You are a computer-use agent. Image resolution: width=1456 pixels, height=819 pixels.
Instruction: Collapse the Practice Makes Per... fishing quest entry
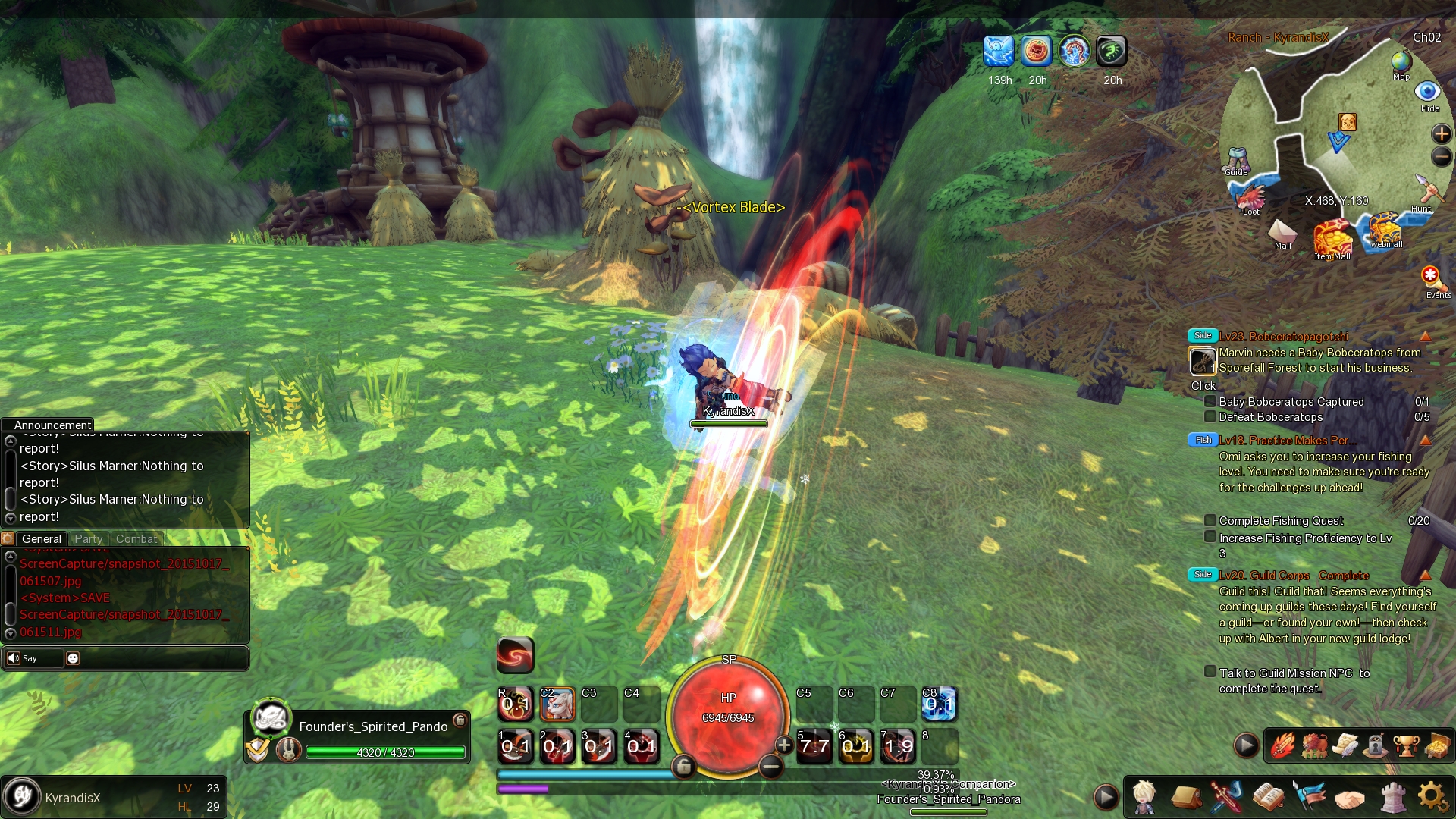(x=1425, y=440)
